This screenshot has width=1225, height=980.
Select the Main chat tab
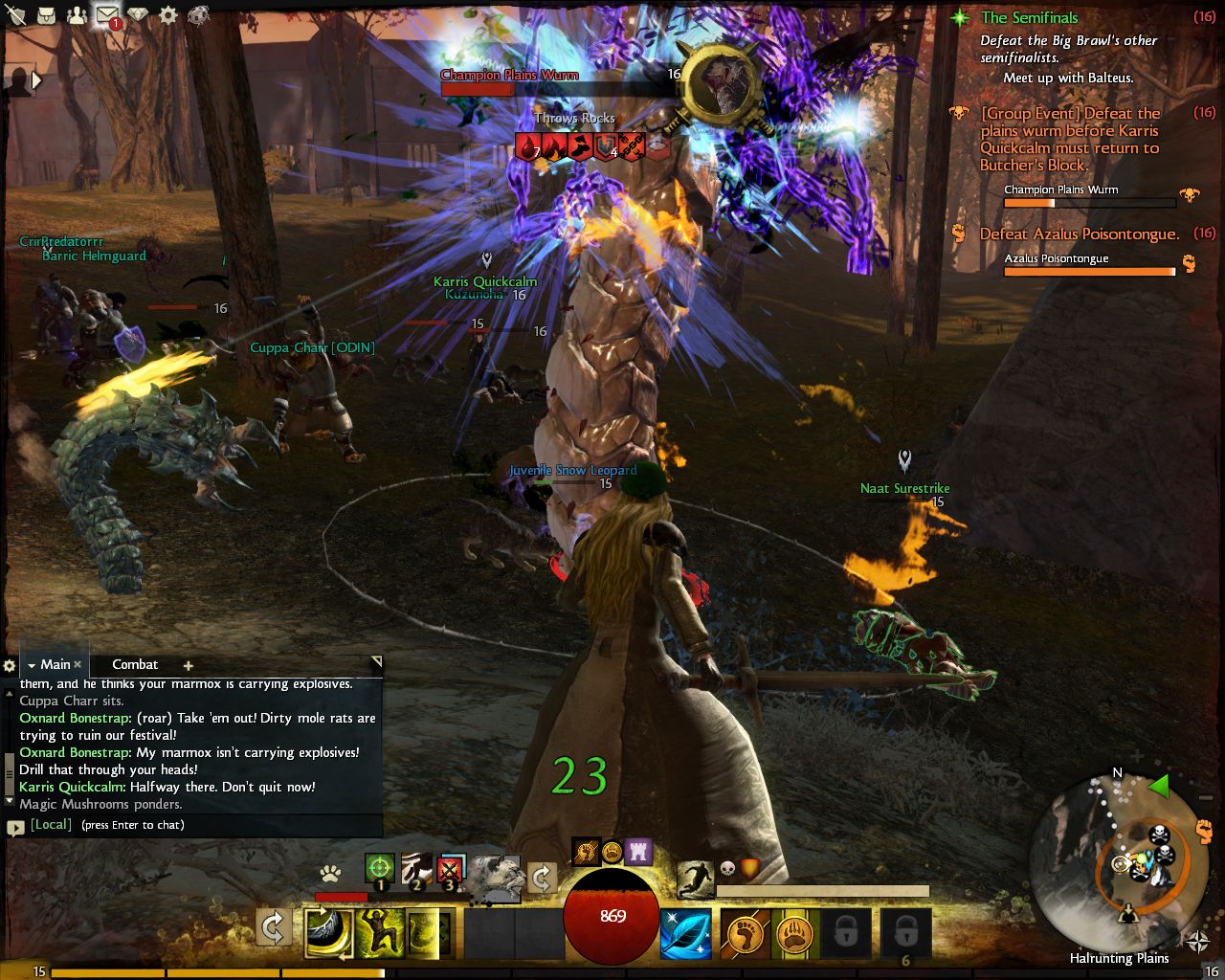(x=53, y=664)
